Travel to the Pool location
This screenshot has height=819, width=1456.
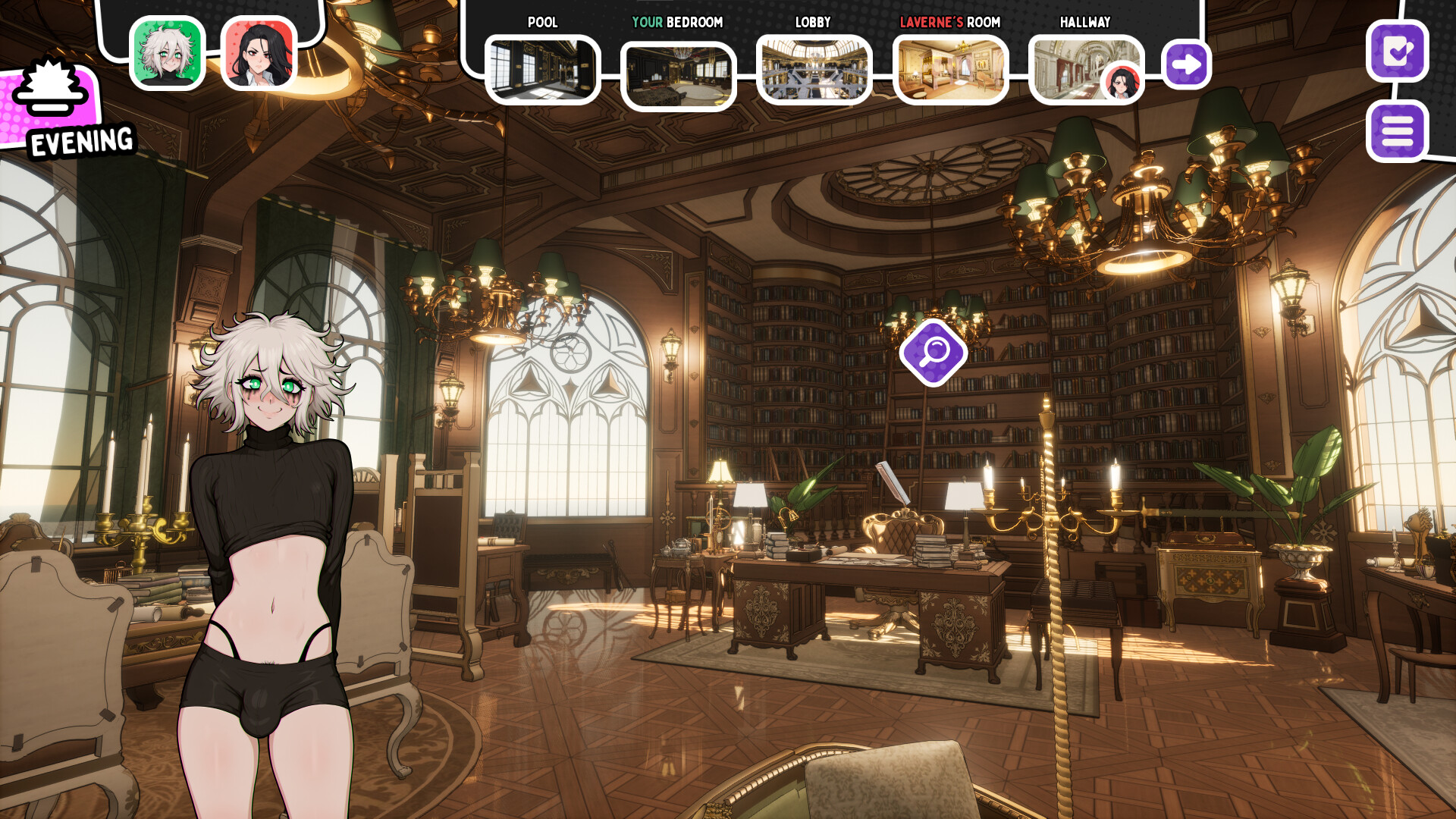point(543,68)
